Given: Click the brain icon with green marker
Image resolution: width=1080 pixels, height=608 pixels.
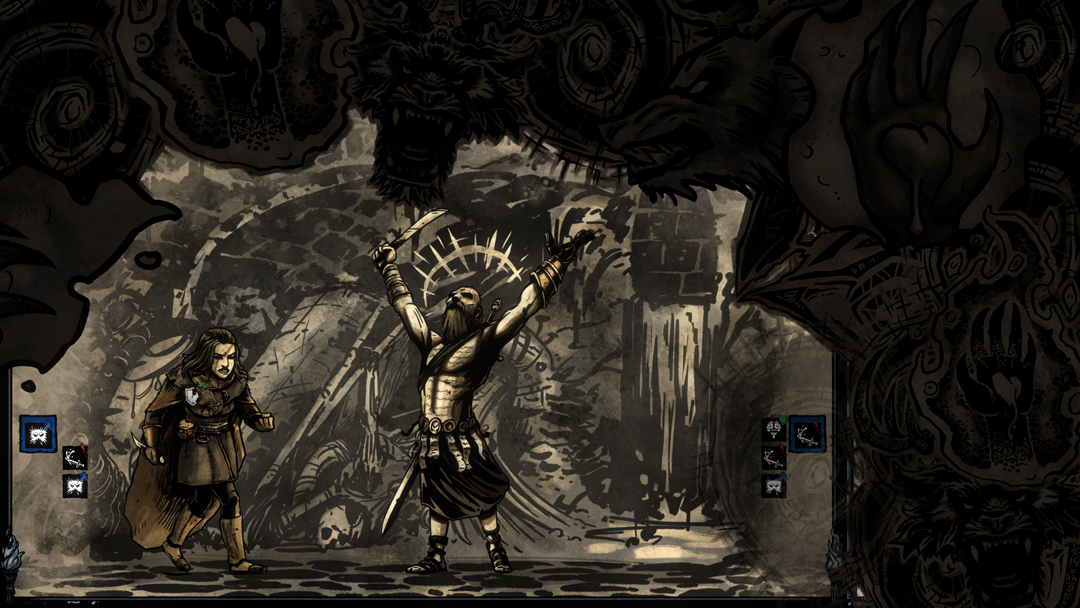Looking at the screenshot, I should point(773,431).
